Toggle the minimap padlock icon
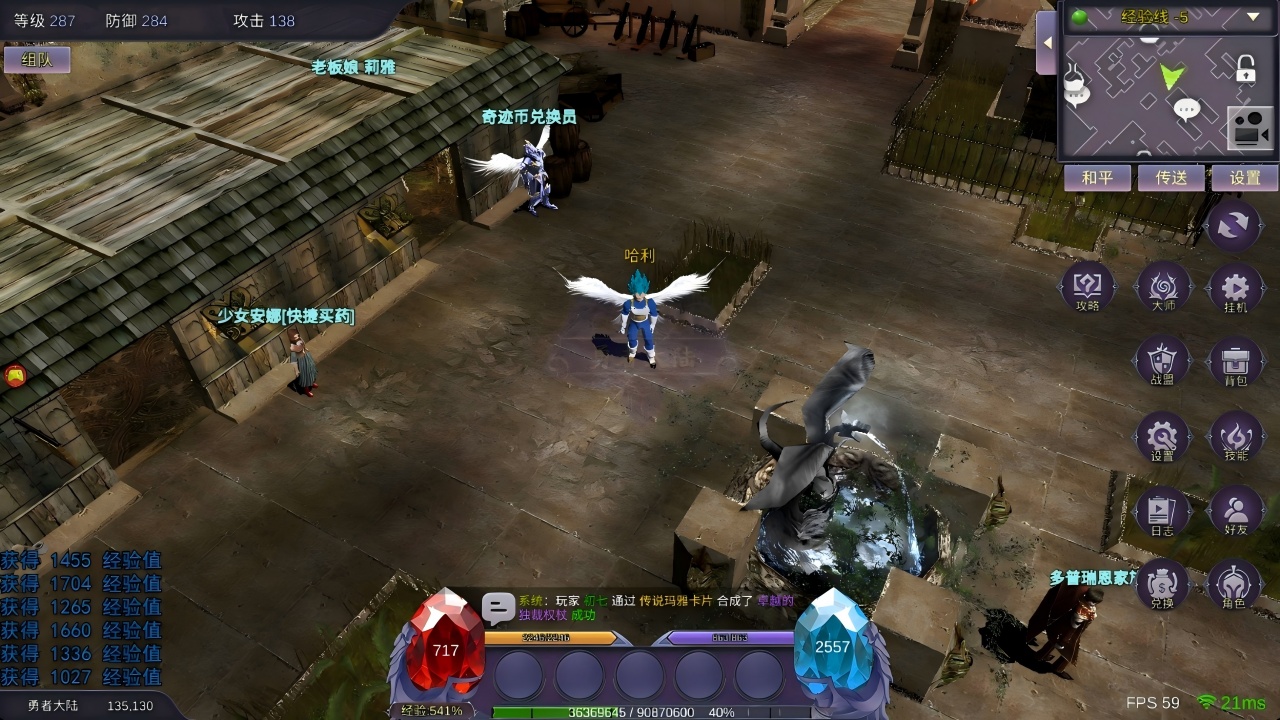The image size is (1280, 720). click(x=1245, y=69)
